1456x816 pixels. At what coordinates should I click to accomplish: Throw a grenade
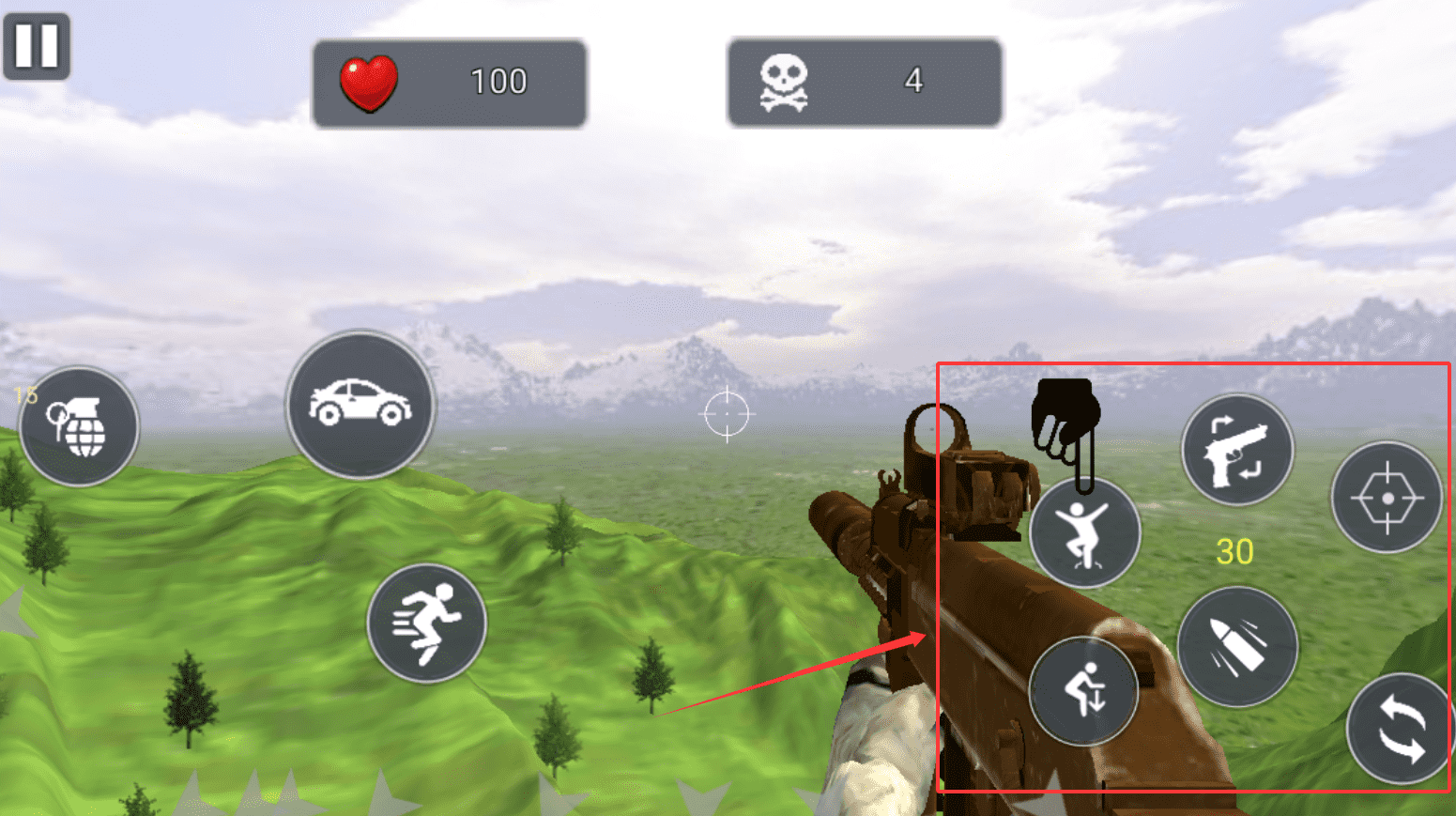(x=79, y=426)
